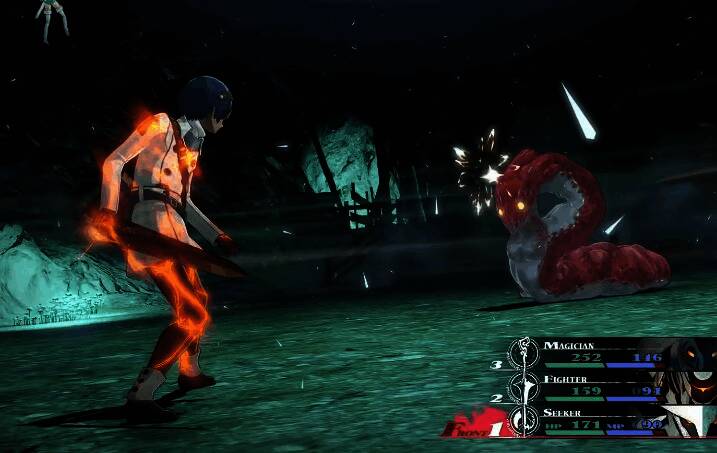The height and width of the screenshot is (453, 717).
Task: Click the Fighter character portrait
Action: click(694, 386)
